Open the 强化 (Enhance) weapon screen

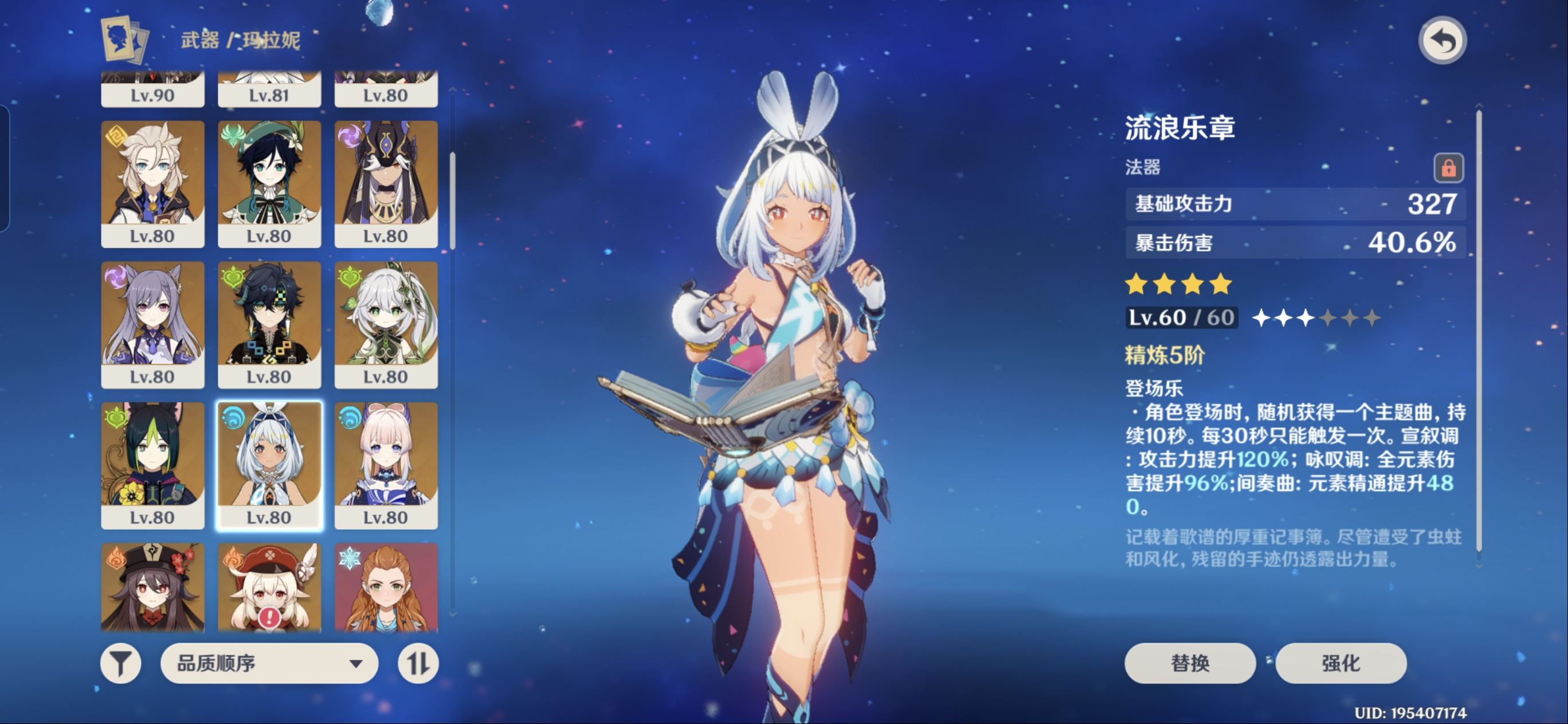(1340, 663)
